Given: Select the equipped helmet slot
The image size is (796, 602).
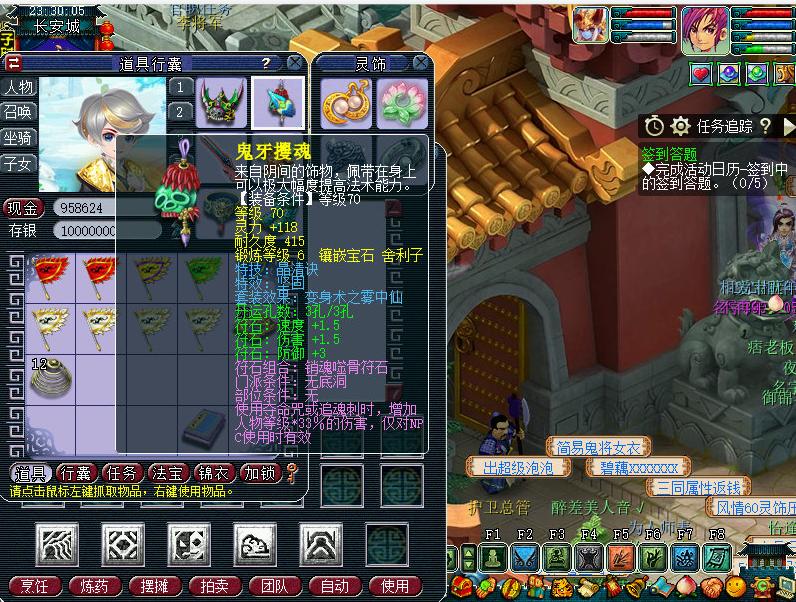Looking at the screenshot, I should click(x=221, y=102).
